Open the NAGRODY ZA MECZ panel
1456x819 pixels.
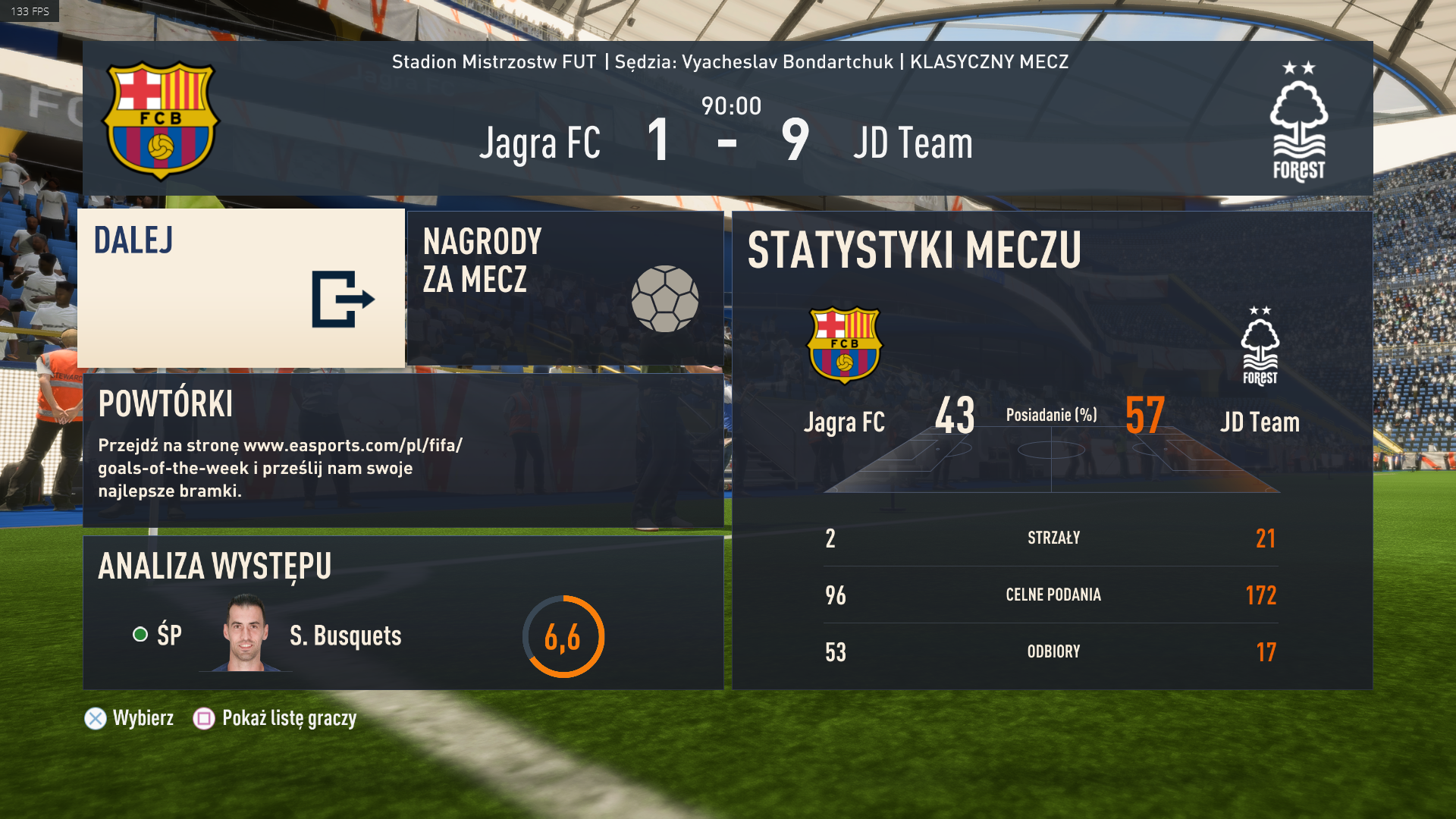pos(565,288)
